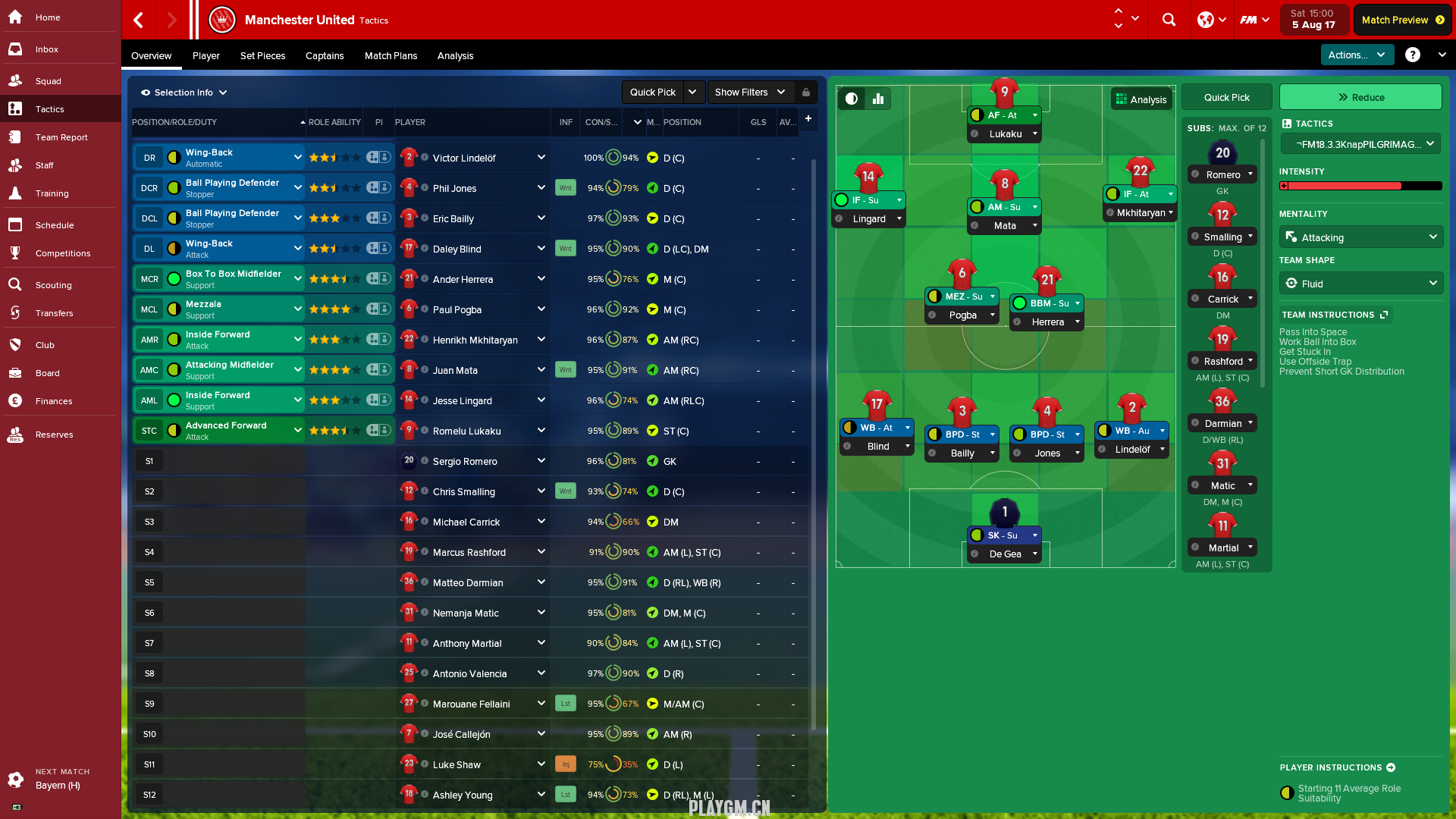This screenshot has height=819, width=1456.
Task: Select Romelu Lukaku in the player list
Action: click(466, 431)
